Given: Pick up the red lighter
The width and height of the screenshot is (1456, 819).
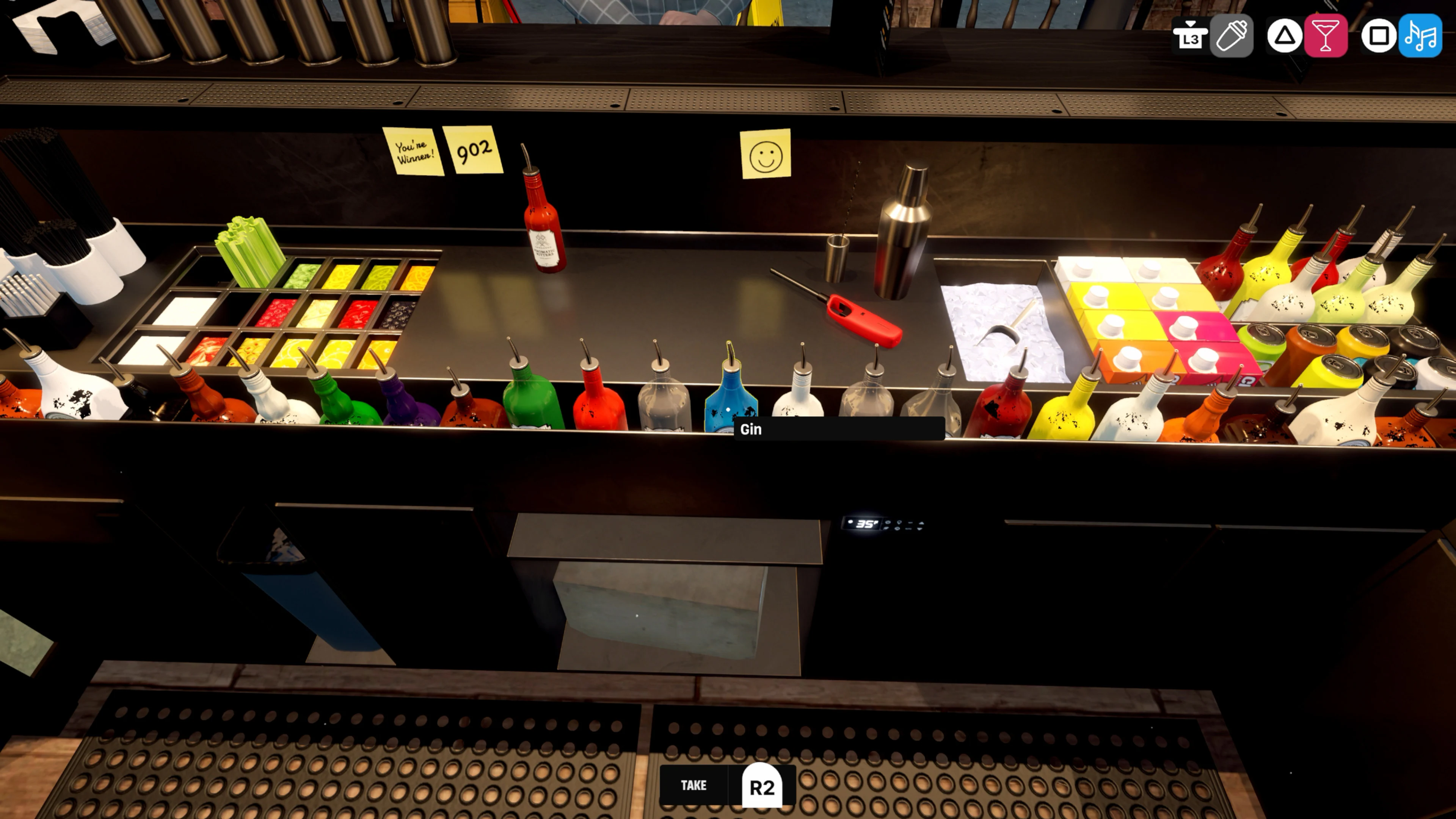Looking at the screenshot, I should click(865, 318).
